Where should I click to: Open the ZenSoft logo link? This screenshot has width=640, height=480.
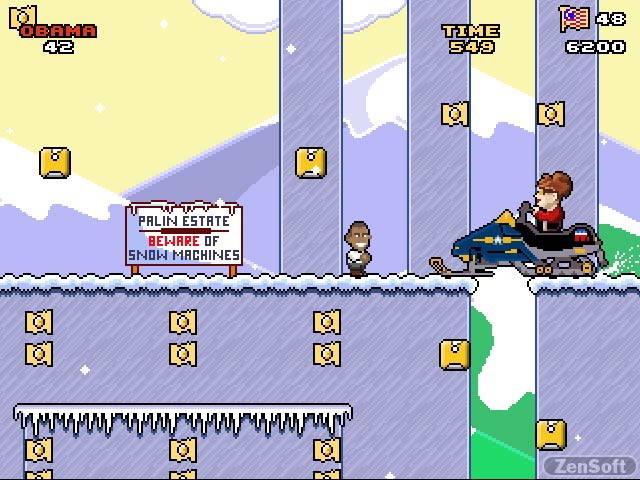coord(587,466)
